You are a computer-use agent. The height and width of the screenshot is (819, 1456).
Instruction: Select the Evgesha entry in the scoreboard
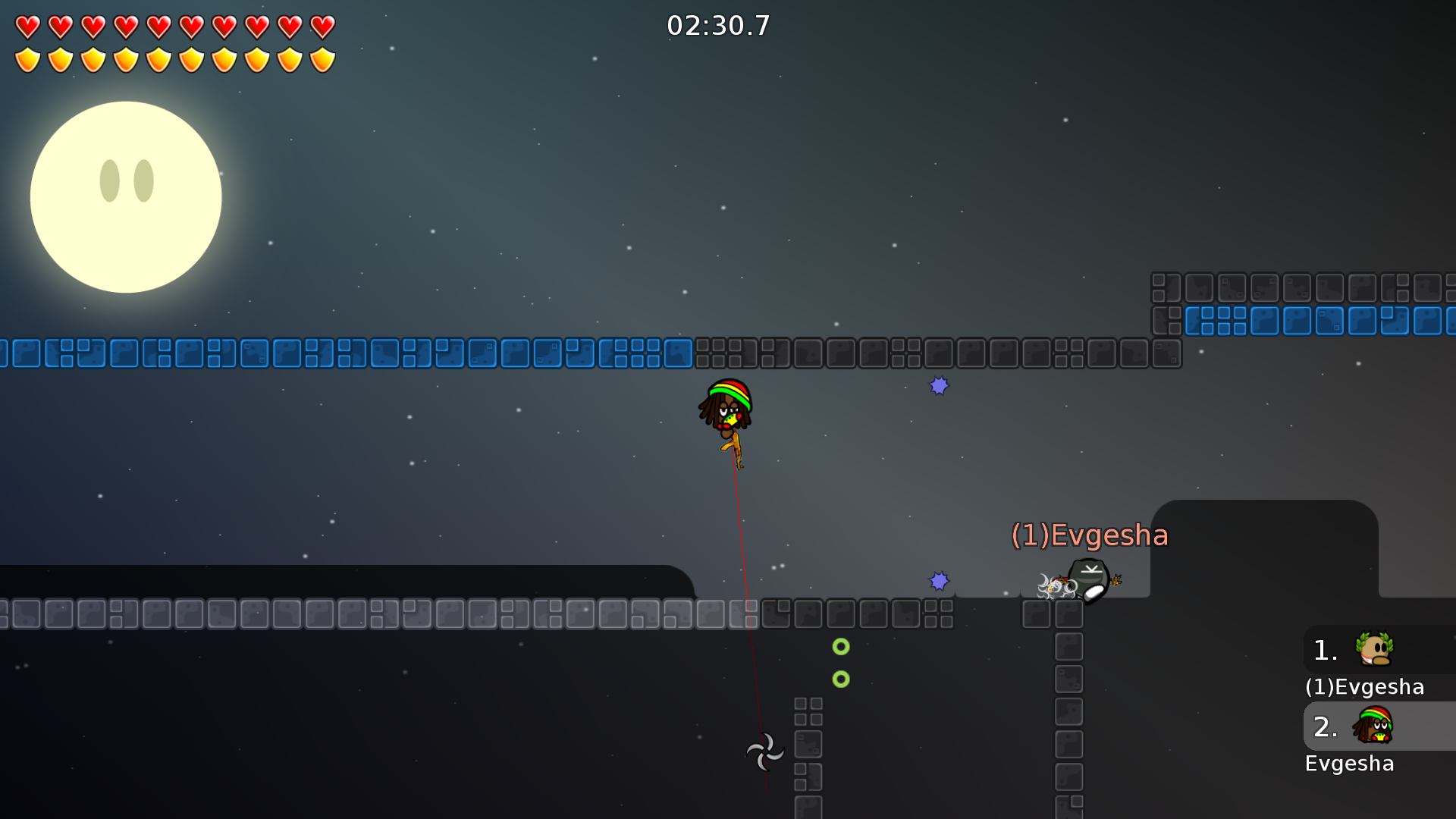(1350, 764)
